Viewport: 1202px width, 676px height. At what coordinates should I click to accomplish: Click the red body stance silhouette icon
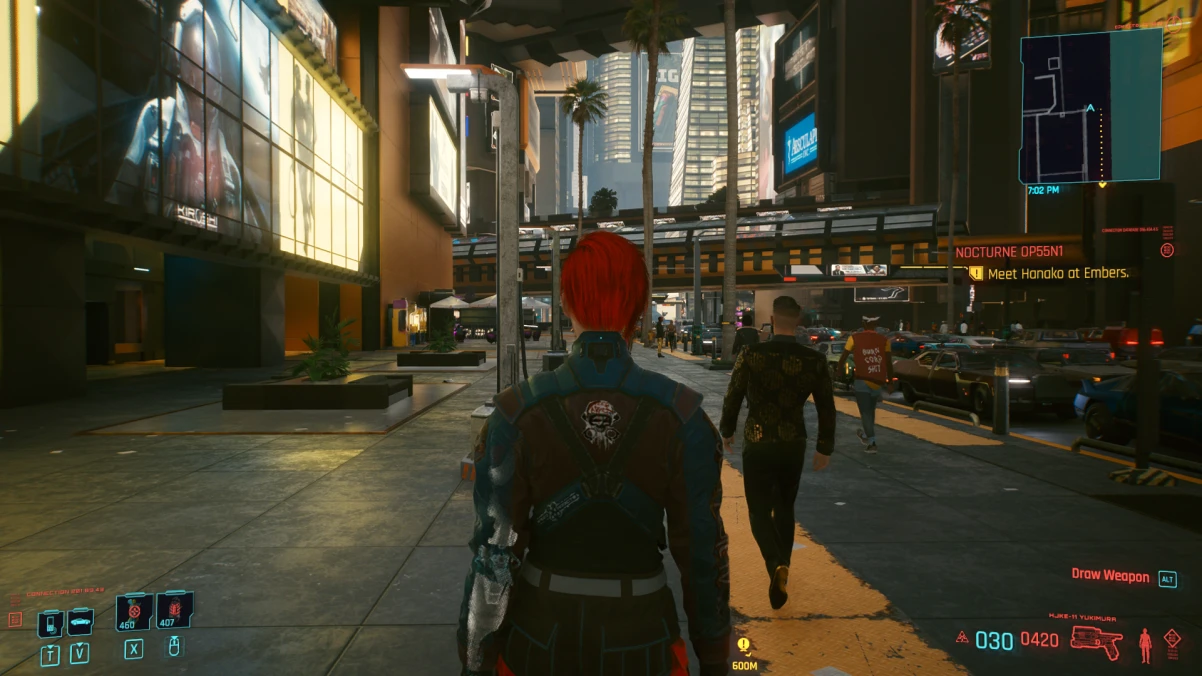(x=1145, y=644)
